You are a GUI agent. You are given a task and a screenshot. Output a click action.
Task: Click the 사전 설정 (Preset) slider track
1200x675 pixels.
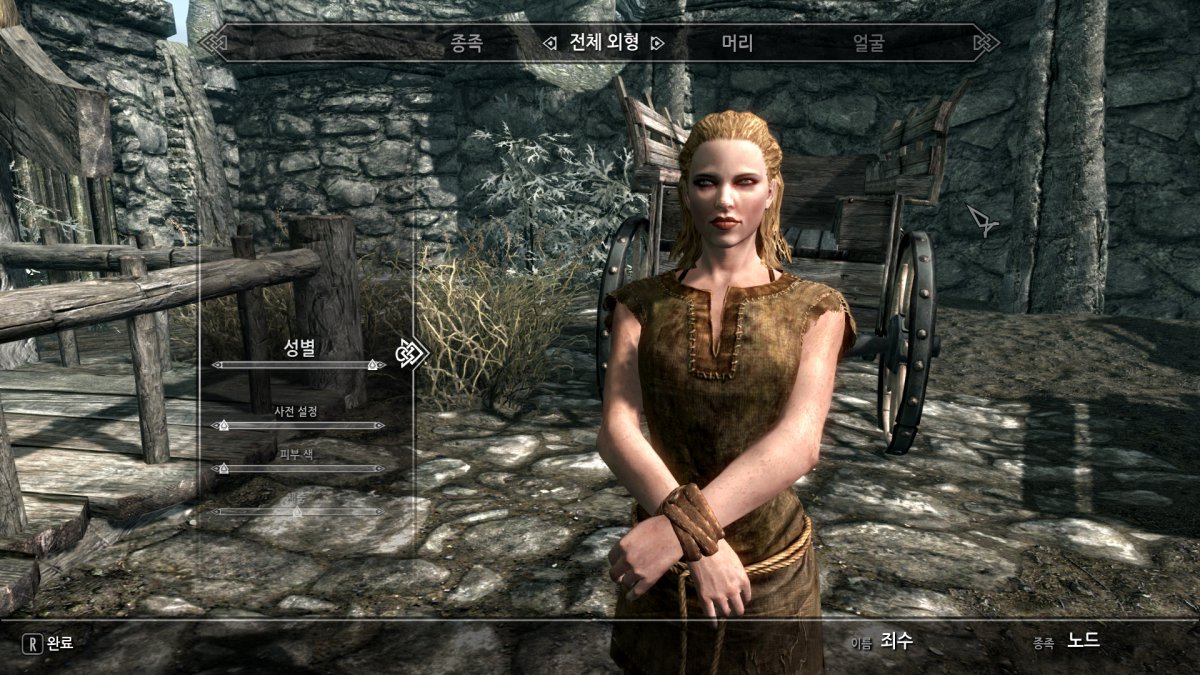[x=299, y=425]
